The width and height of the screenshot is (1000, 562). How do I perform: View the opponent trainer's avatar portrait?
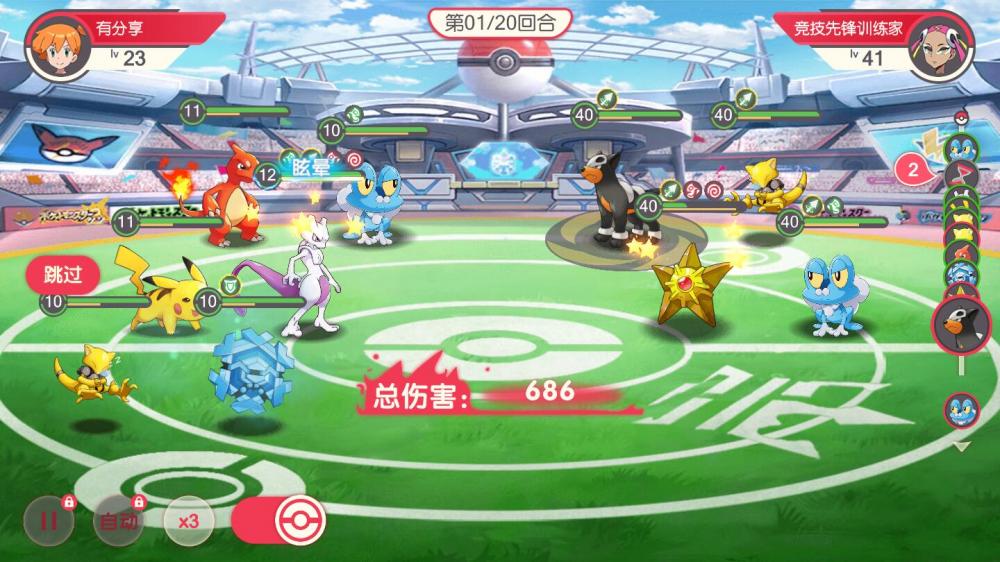pos(941,45)
